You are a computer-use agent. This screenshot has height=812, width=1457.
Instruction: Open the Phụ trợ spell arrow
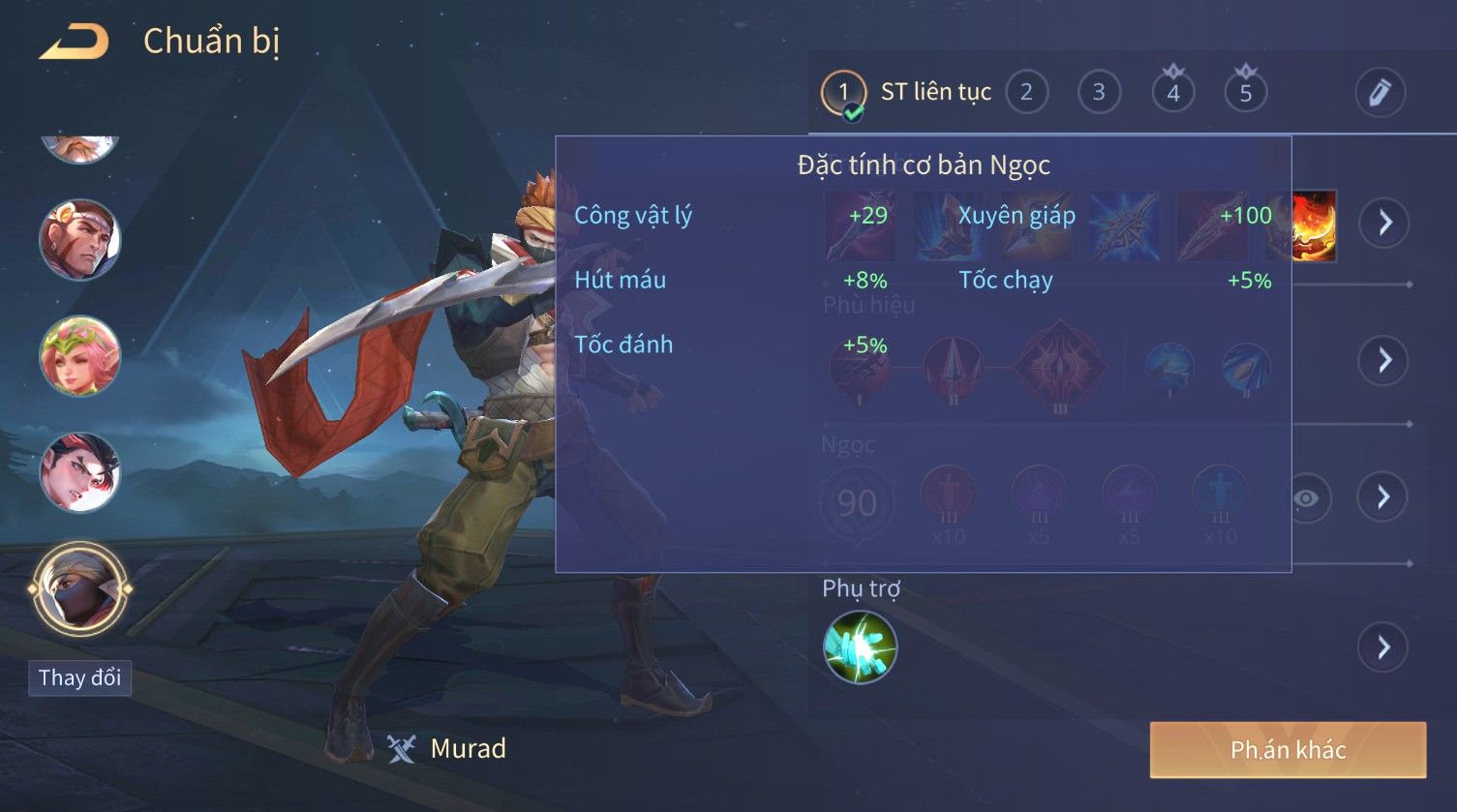click(x=1383, y=647)
